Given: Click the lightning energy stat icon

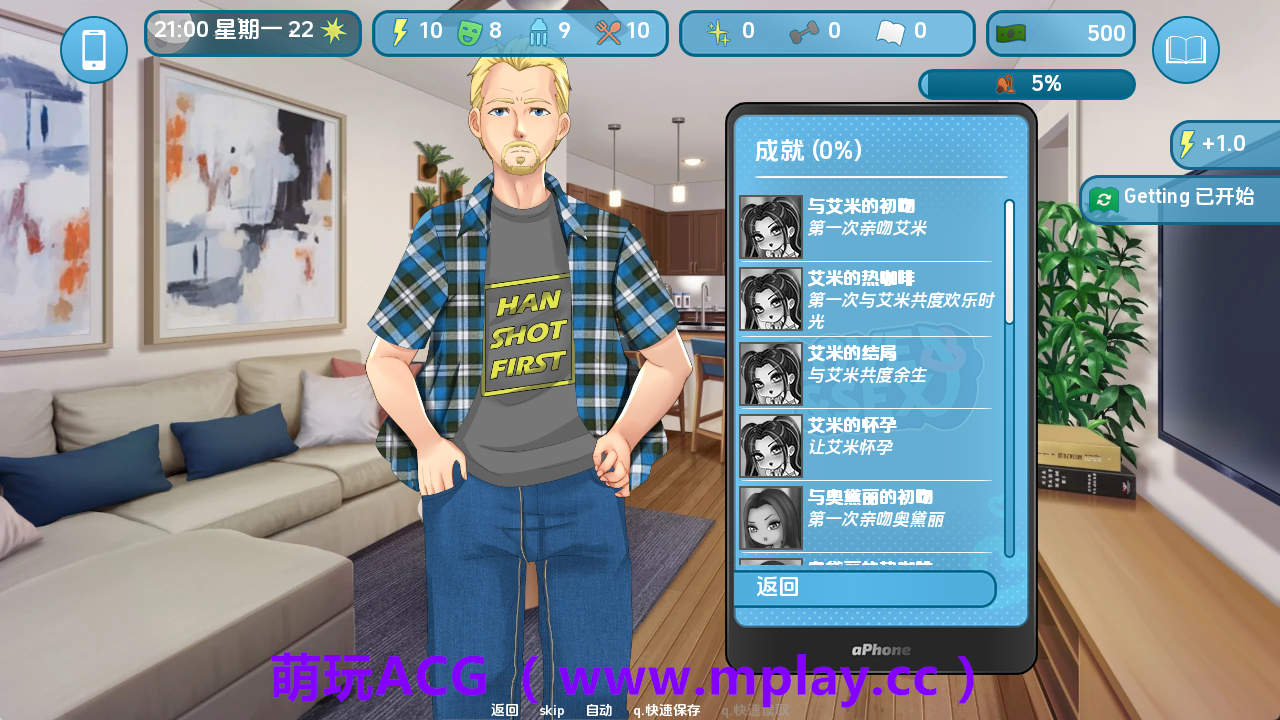Looking at the screenshot, I should point(400,31).
